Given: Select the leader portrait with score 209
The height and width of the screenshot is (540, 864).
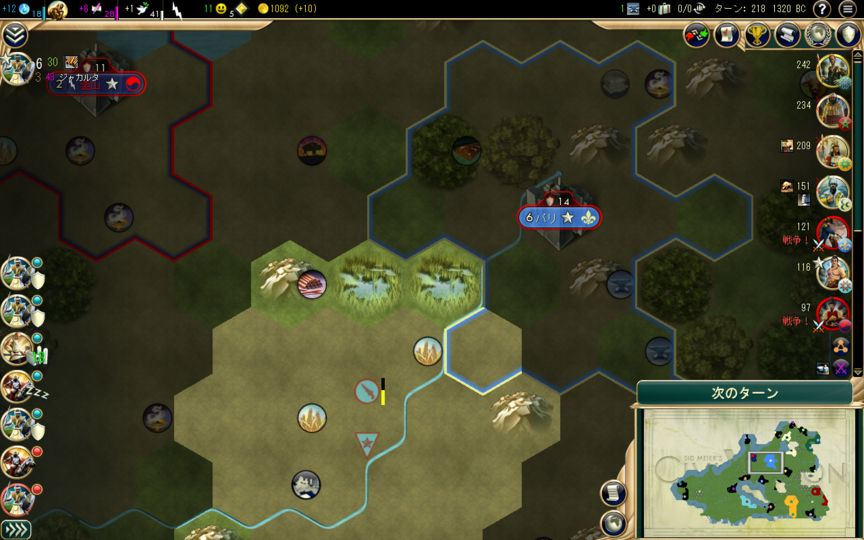Looking at the screenshot, I should (832, 151).
